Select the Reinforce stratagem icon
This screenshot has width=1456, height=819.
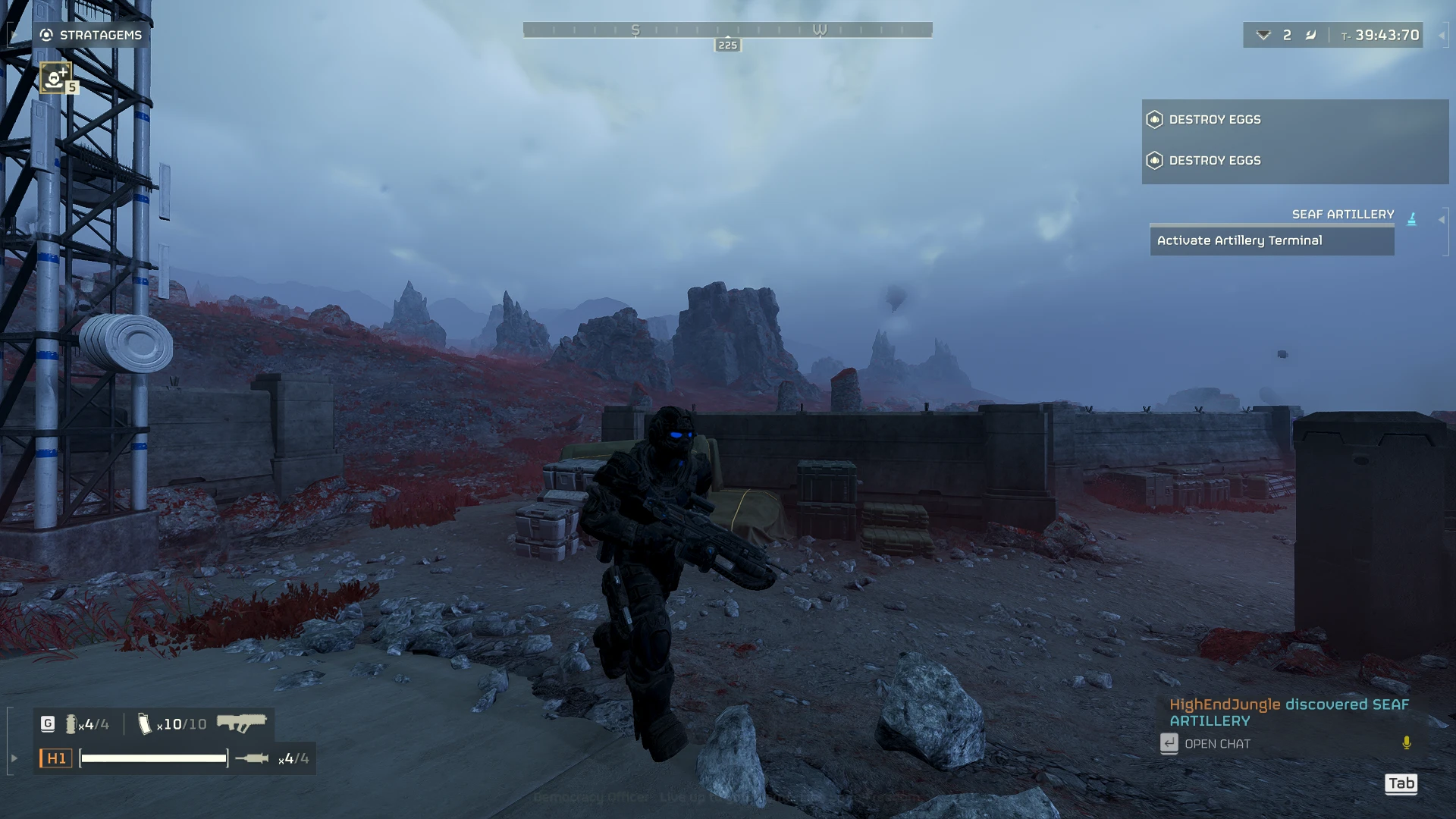(x=55, y=77)
